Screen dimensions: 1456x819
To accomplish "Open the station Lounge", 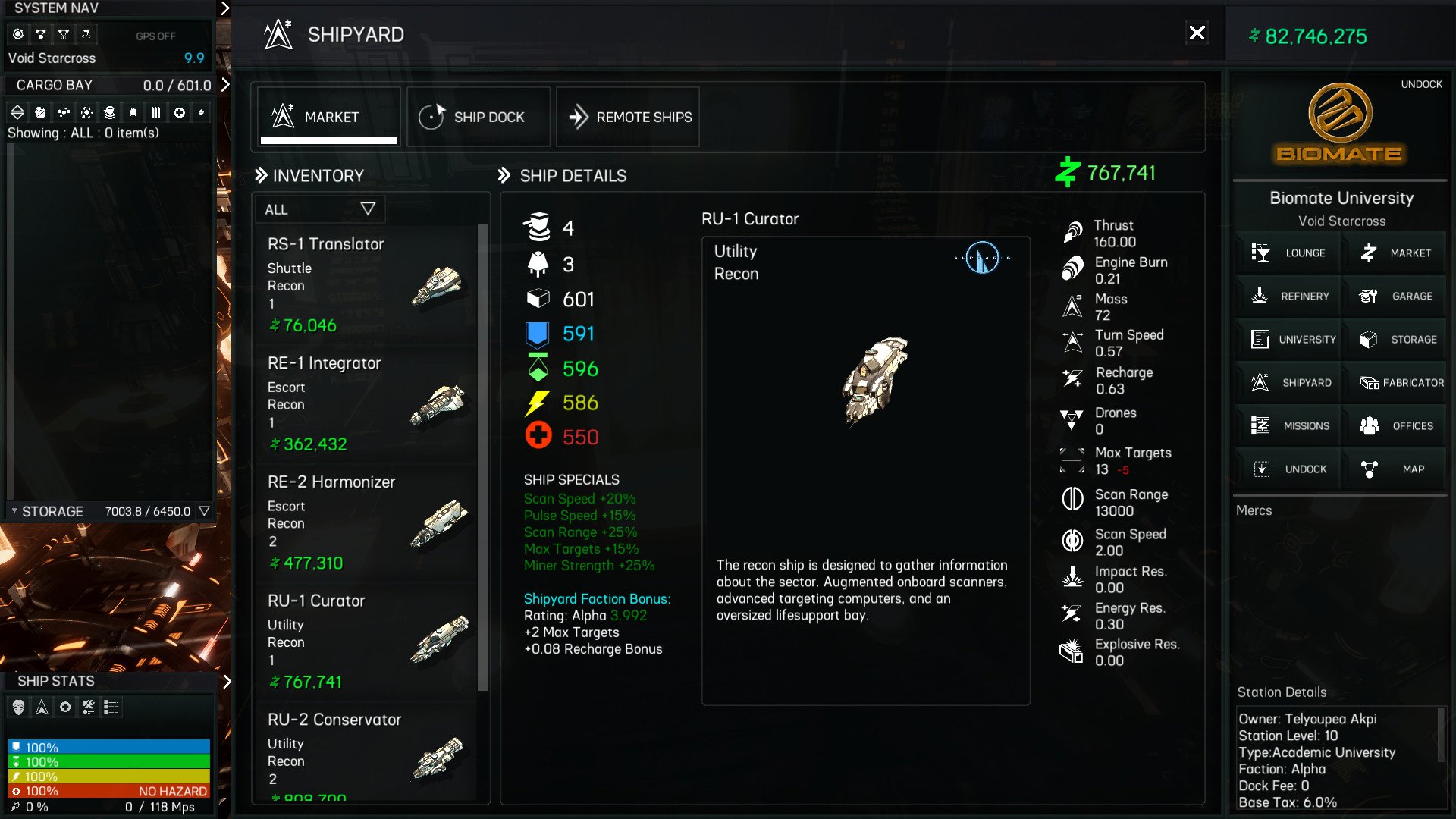I will point(1288,253).
